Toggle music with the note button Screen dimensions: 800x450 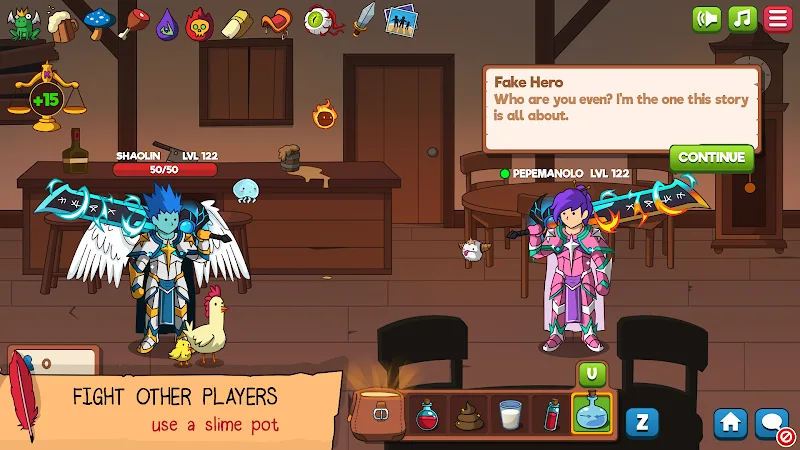[x=742, y=19]
